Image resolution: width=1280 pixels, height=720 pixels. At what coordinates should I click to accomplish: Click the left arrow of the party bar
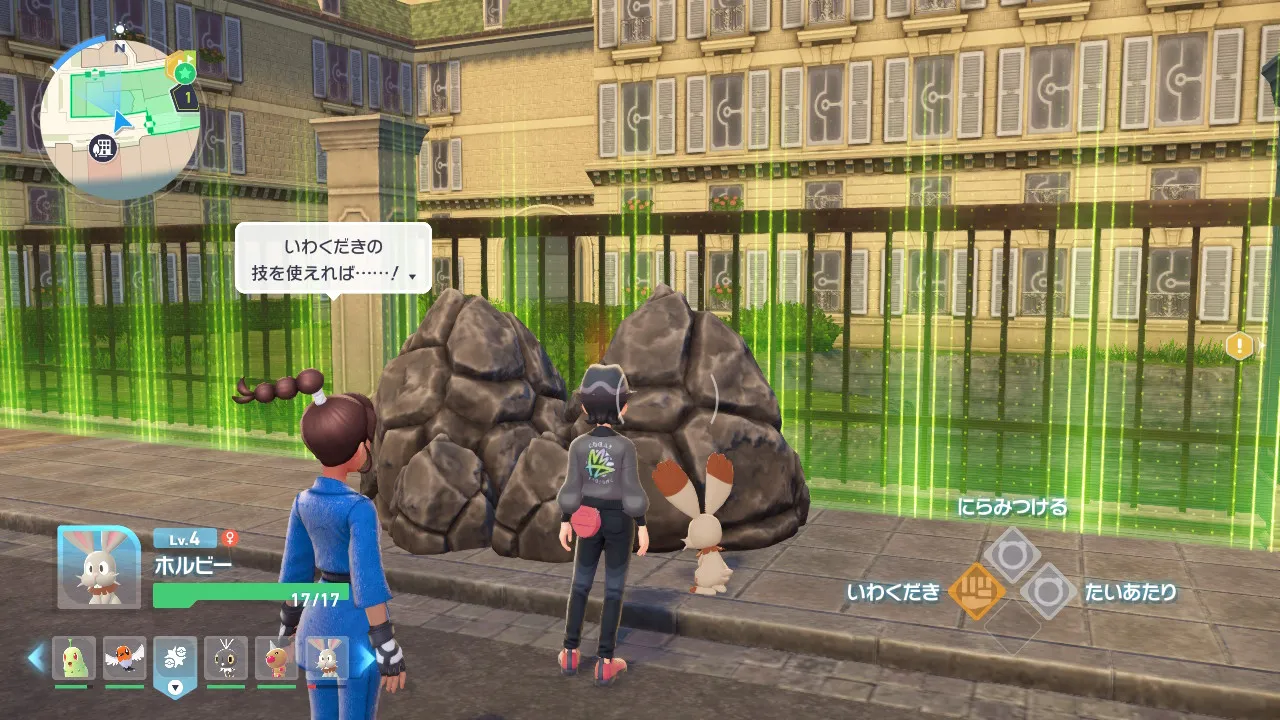pos(36,658)
